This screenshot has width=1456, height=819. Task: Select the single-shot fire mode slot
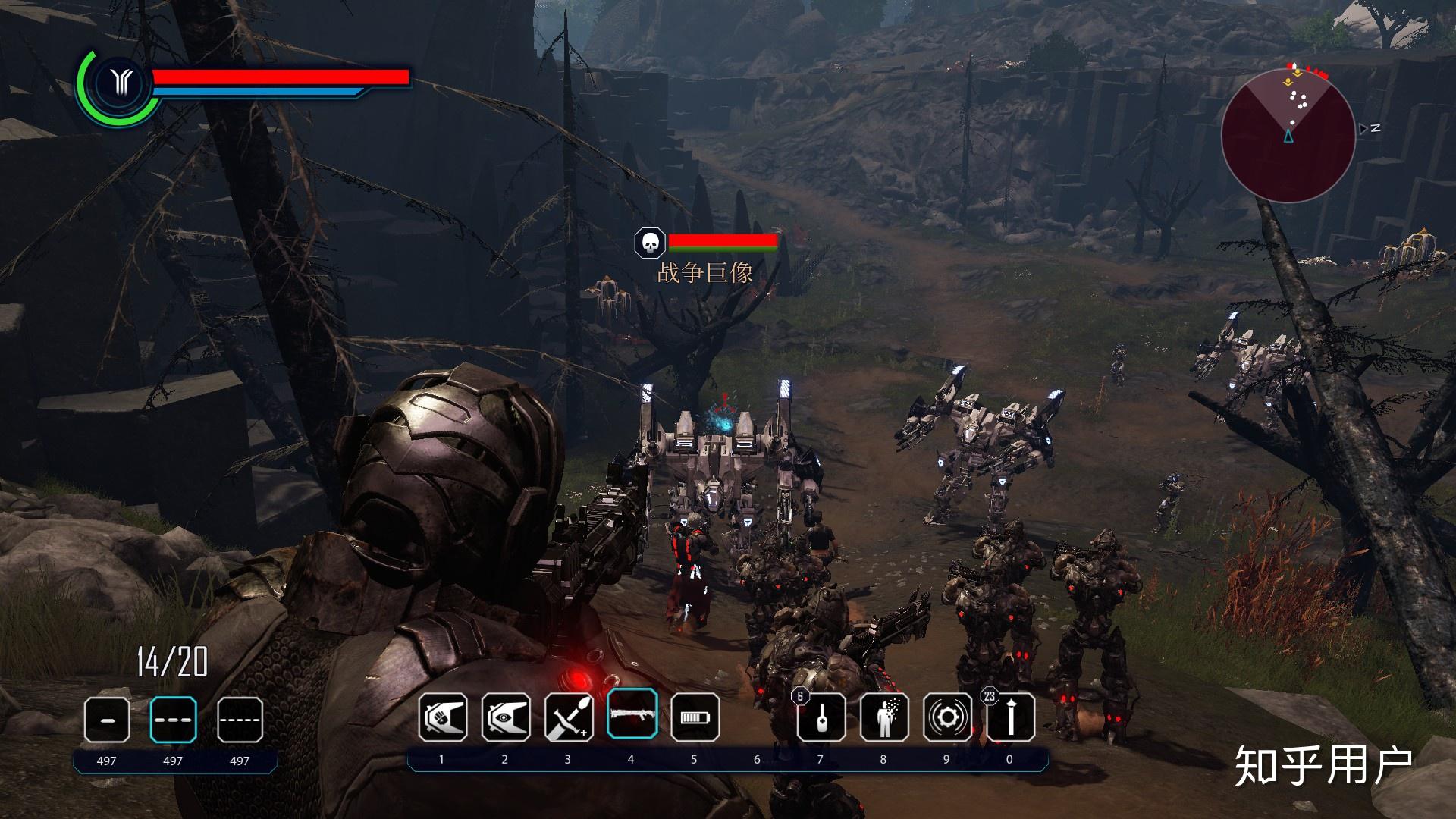pyautogui.click(x=106, y=719)
